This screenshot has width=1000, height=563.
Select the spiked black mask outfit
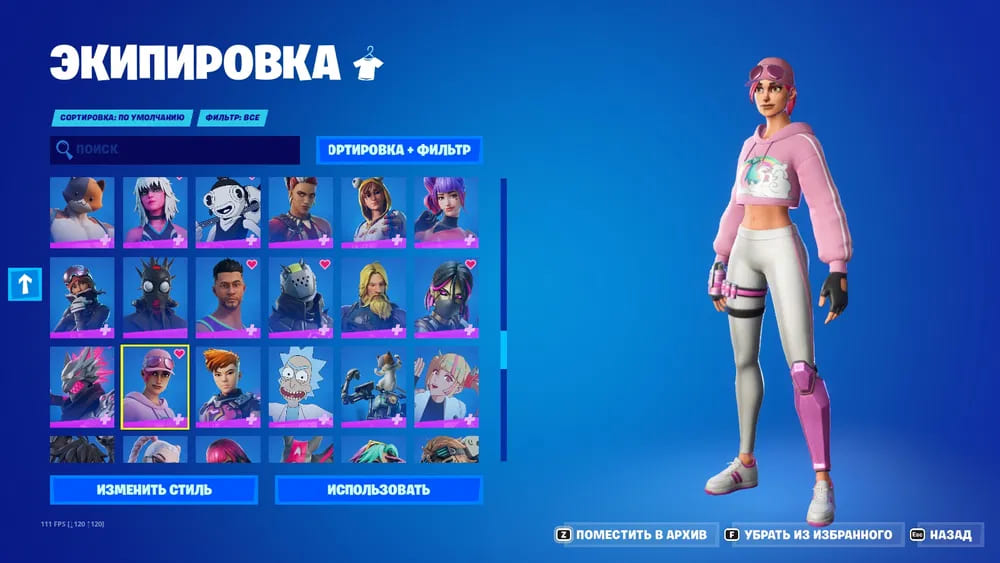[155, 296]
